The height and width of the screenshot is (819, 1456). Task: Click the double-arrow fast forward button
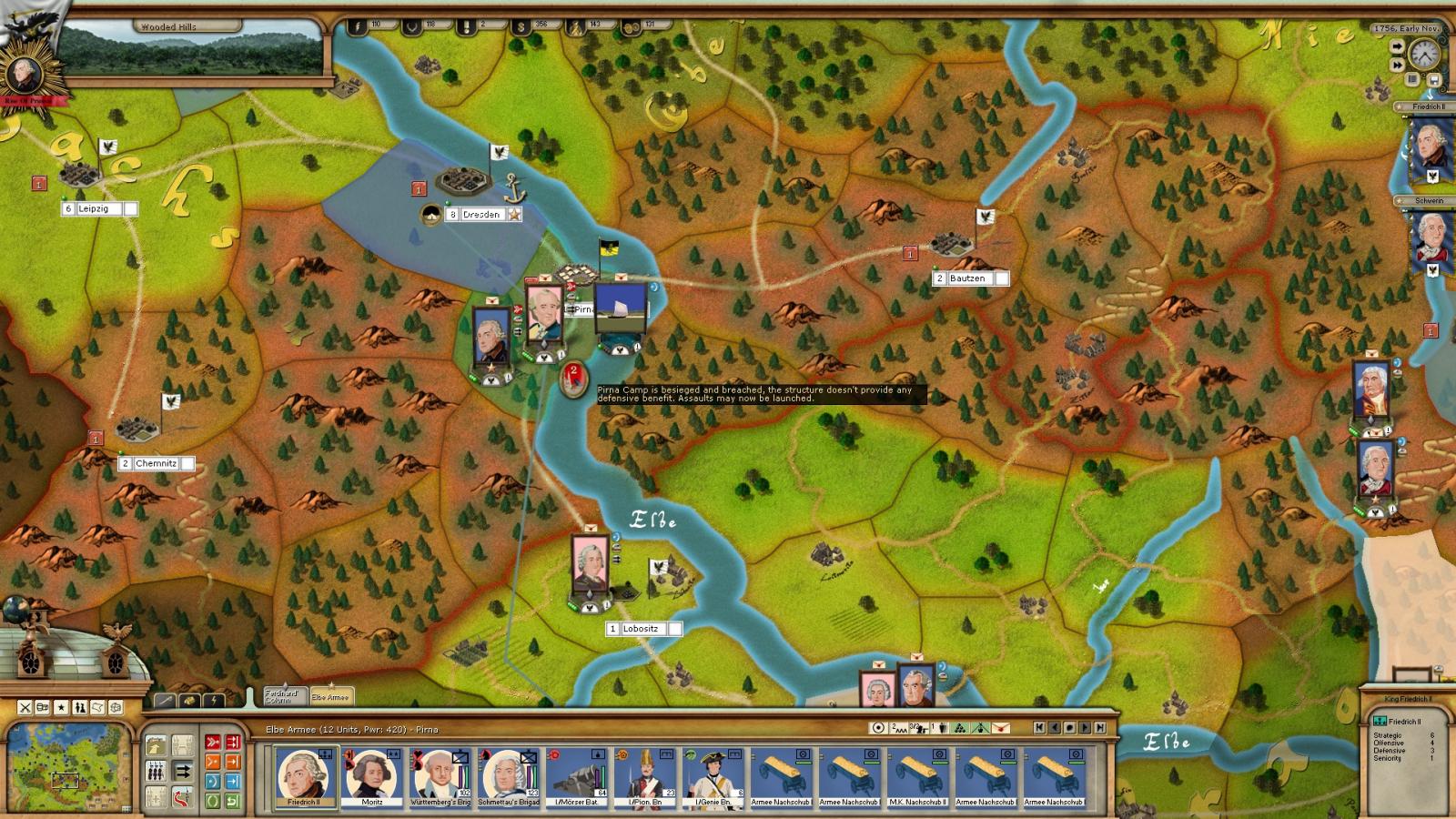pyautogui.click(x=1397, y=66)
